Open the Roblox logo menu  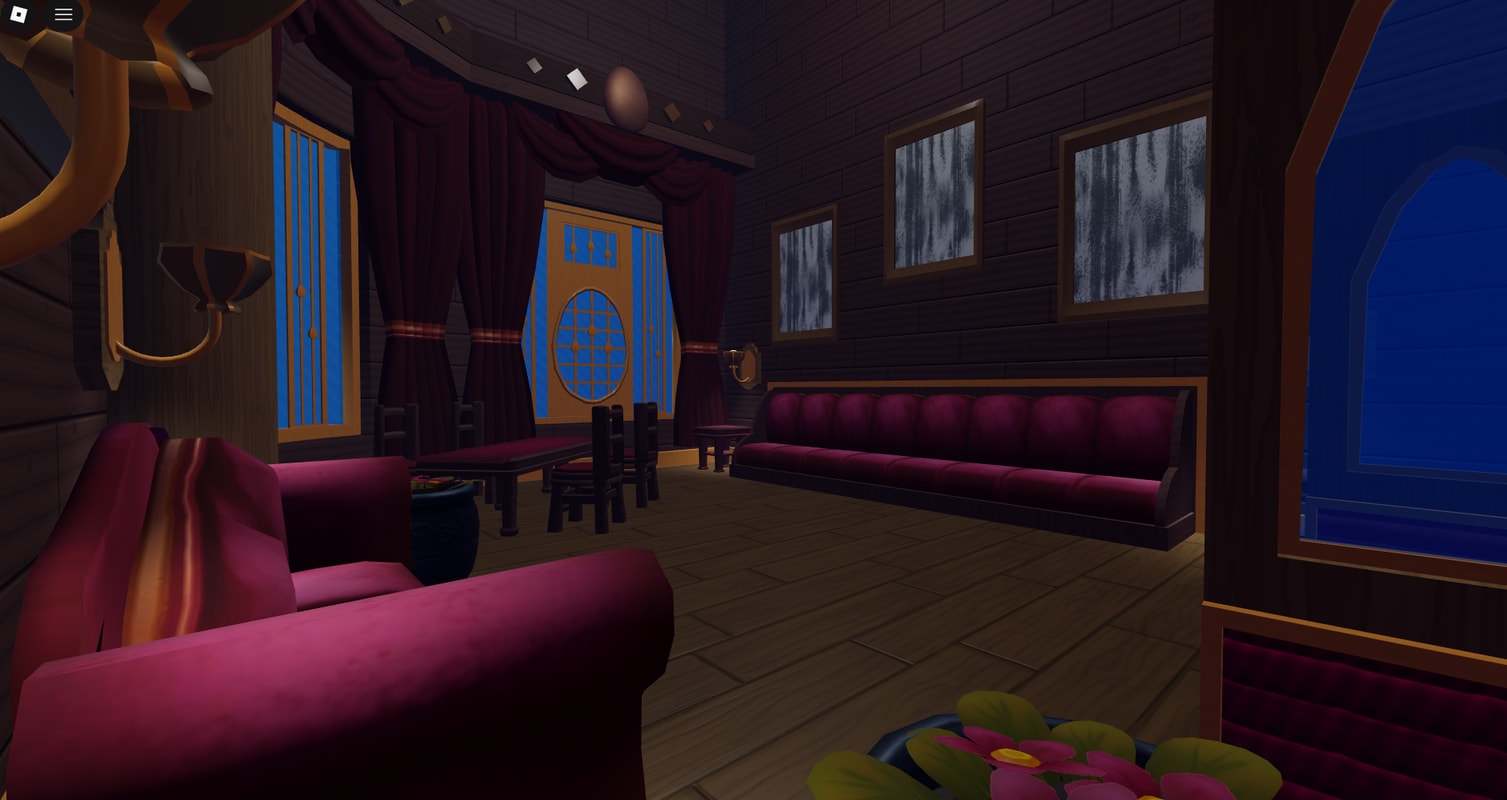[19, 14]
